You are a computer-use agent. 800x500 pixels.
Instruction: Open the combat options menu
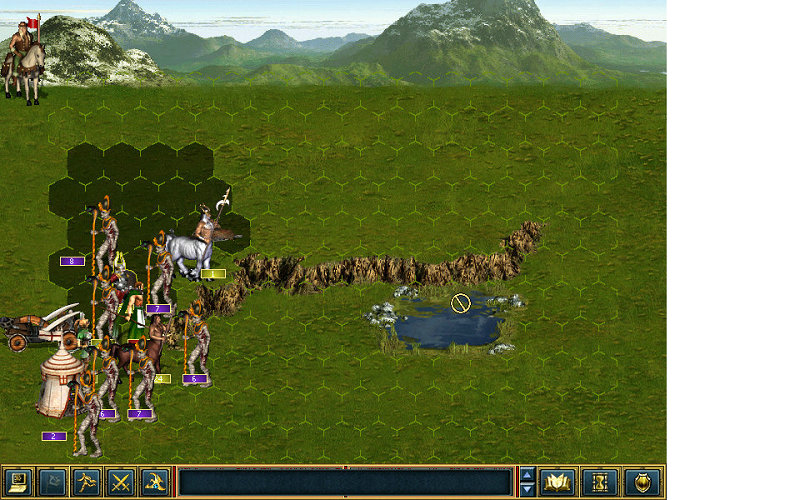19,483
